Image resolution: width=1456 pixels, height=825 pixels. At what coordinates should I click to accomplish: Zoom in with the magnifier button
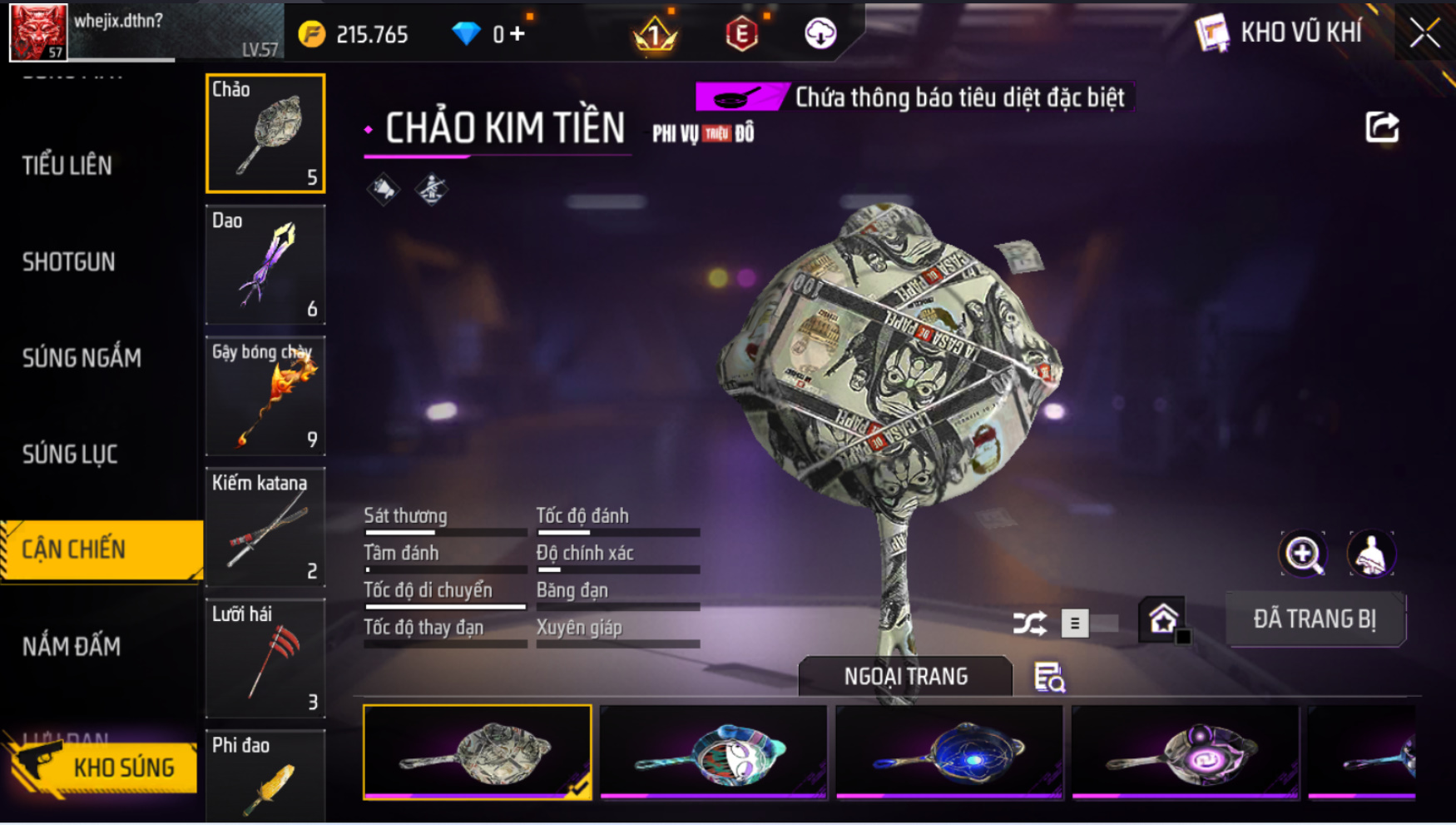pyautogui.click(x=1303, y=554)
